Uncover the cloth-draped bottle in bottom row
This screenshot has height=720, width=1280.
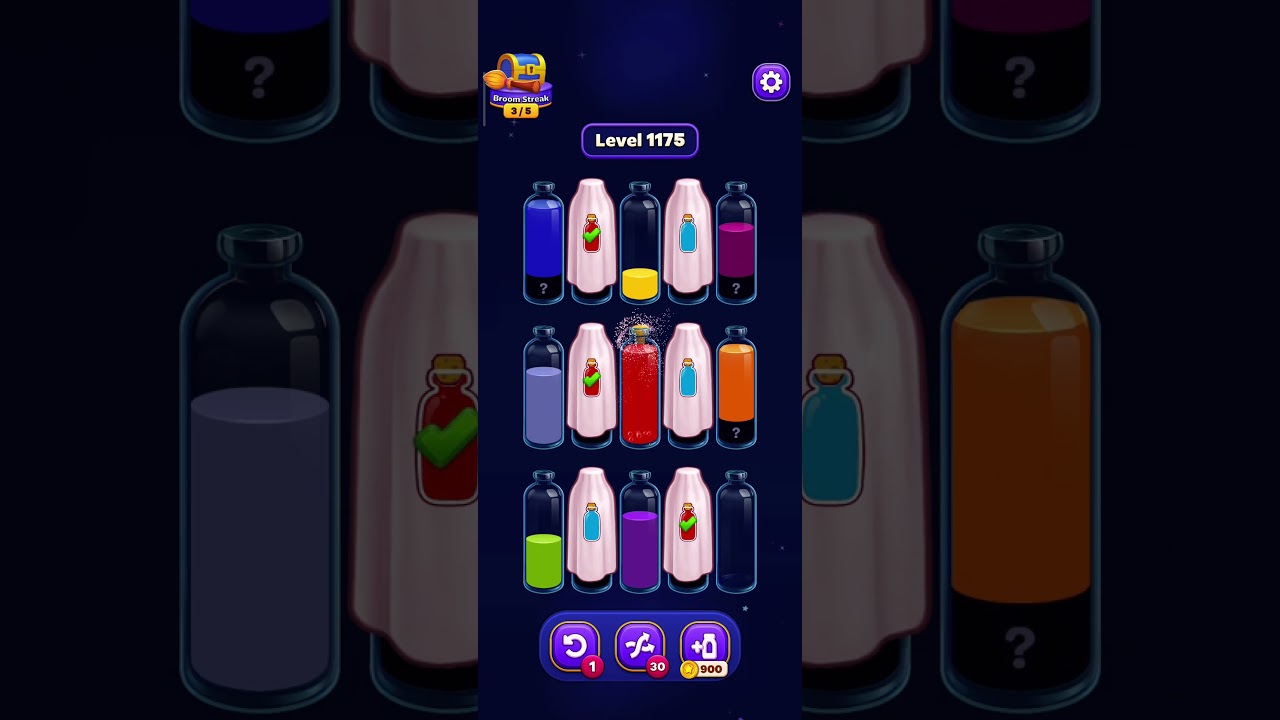point(593,530)
